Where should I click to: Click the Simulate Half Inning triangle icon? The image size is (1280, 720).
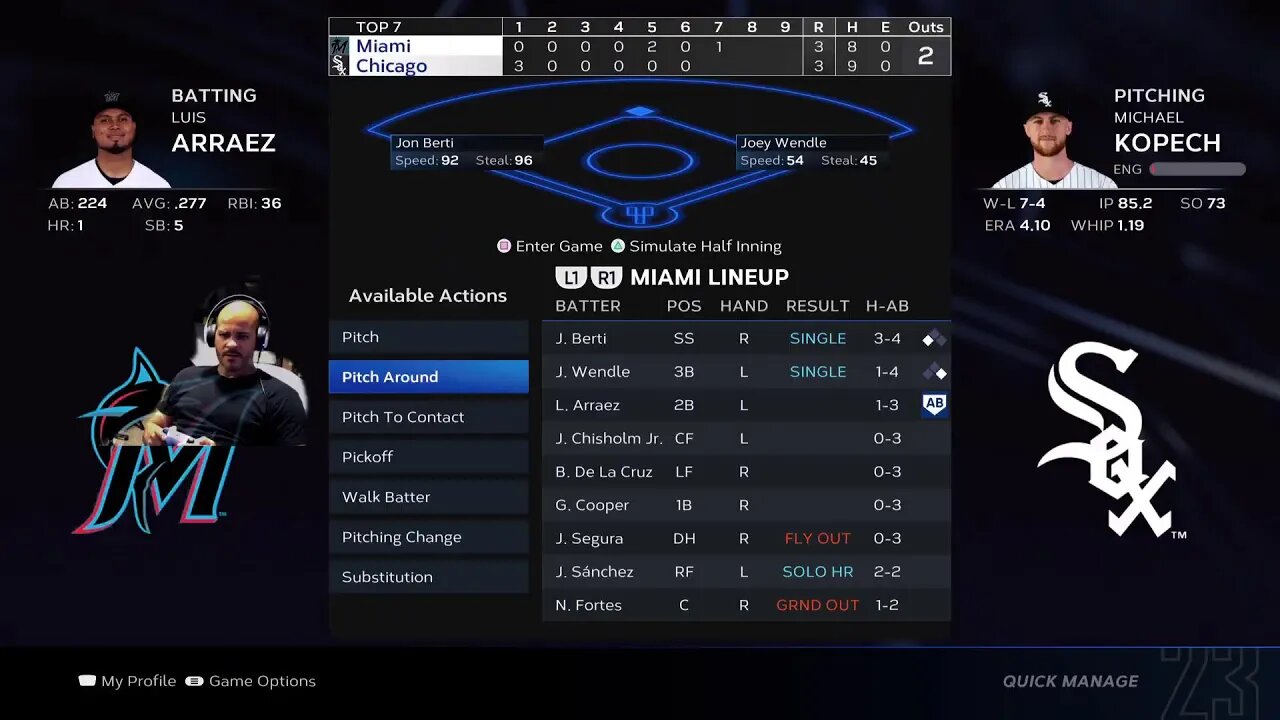(x=620, y=245)
